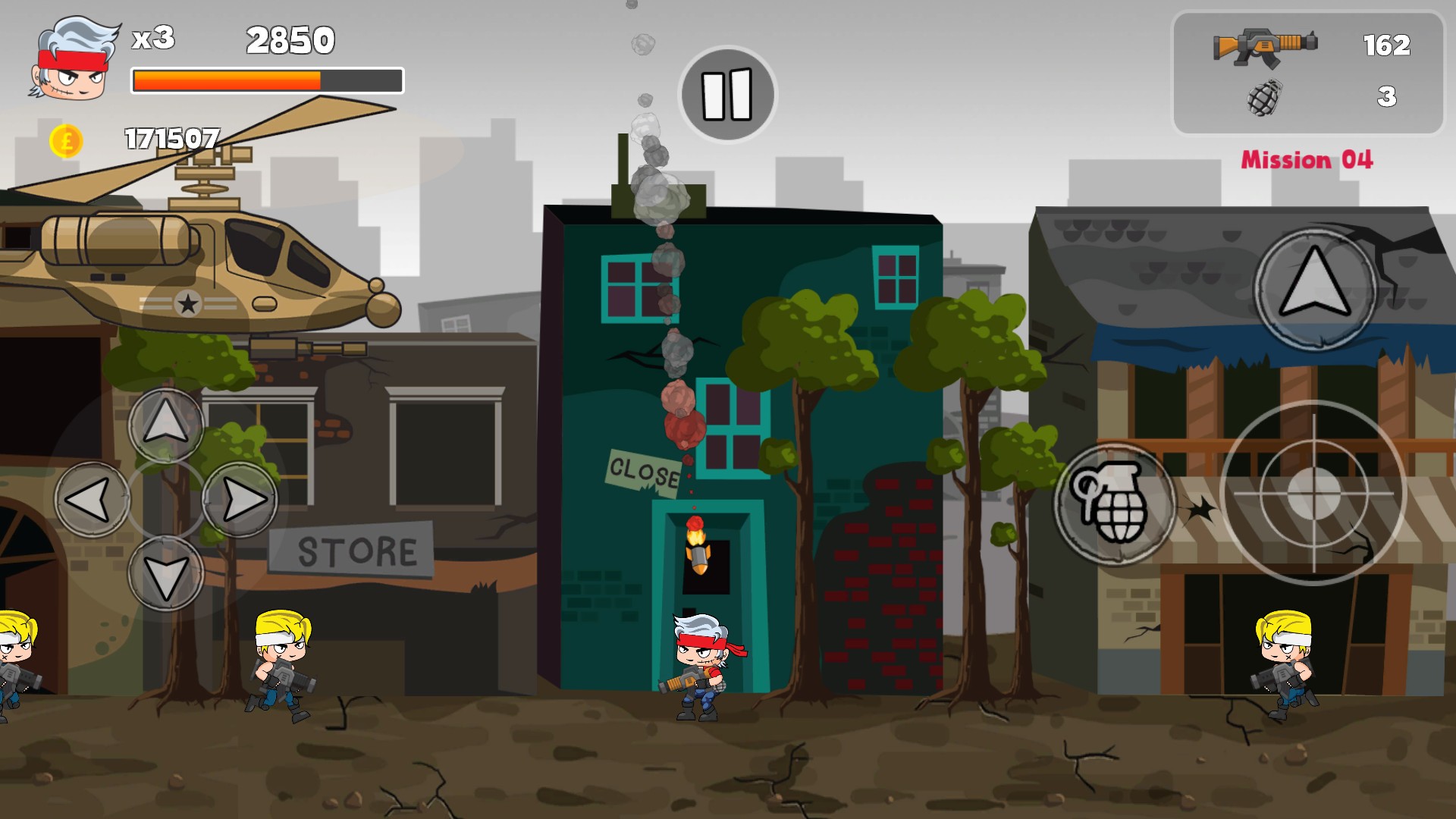Move left with the D-pad left arrow

tap(93, 500)
